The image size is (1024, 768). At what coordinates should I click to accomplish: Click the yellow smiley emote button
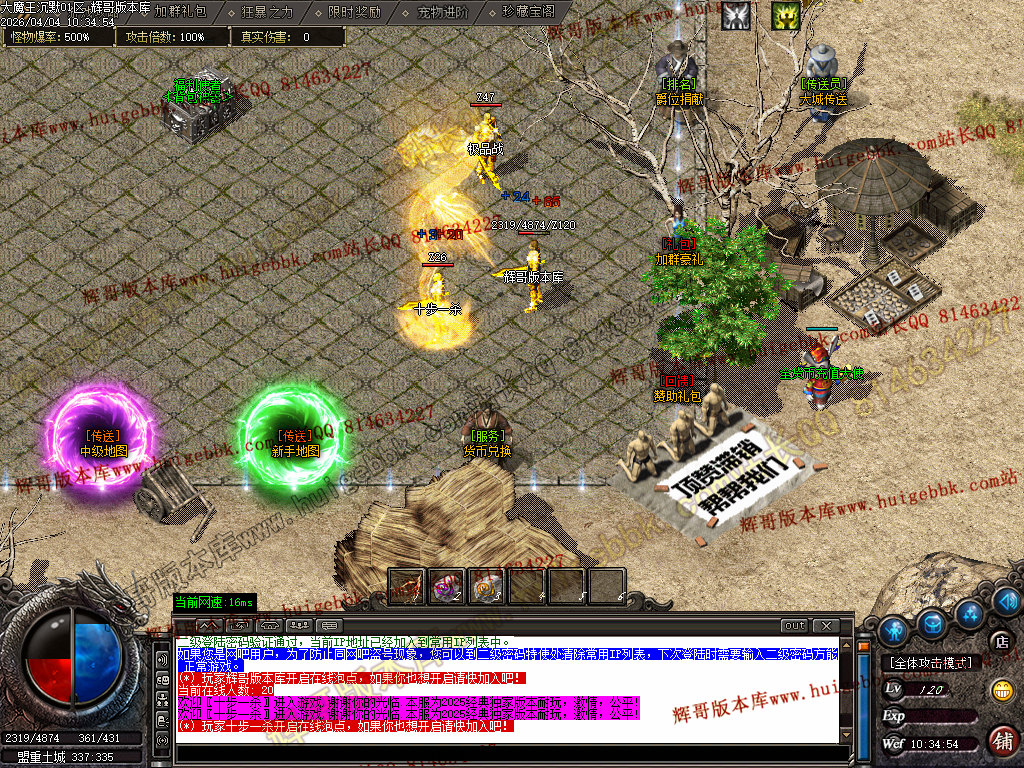coord(1002,690)
